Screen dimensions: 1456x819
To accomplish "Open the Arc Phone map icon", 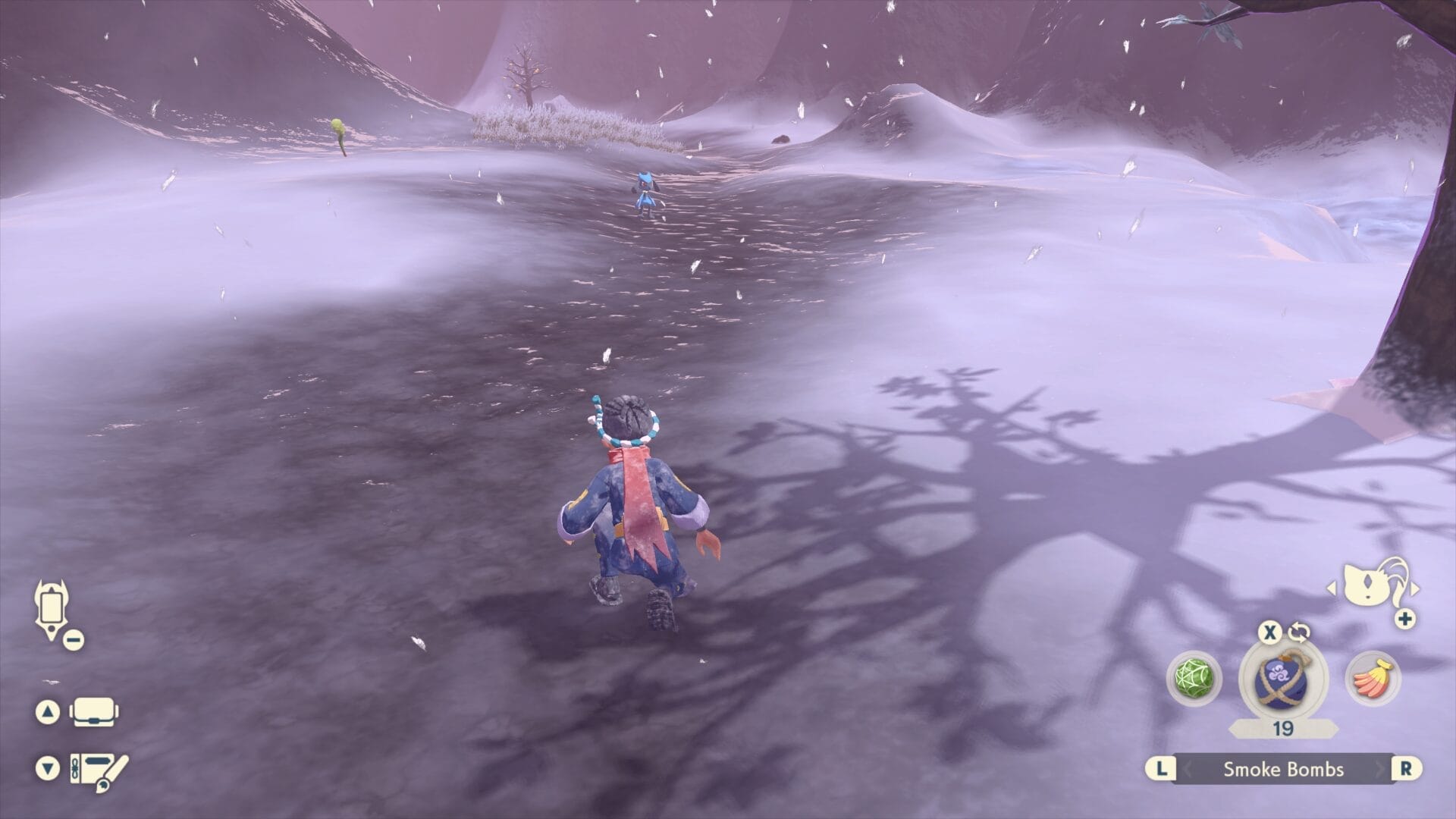I will click(51, 609).
